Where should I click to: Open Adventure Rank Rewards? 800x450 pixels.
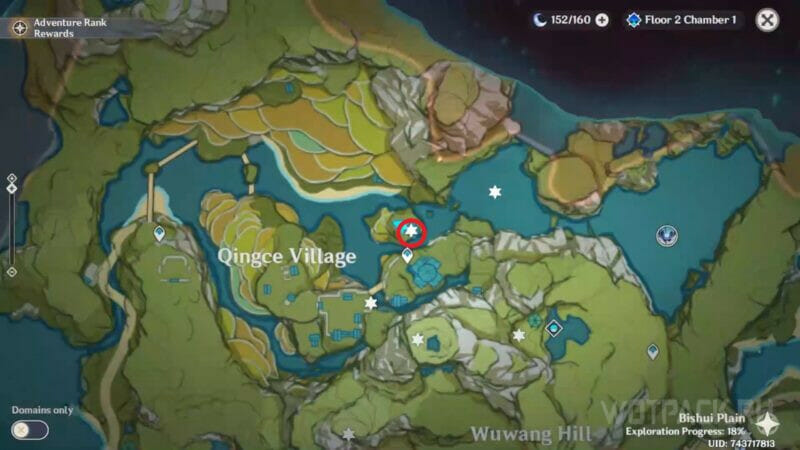pos(19,28)
